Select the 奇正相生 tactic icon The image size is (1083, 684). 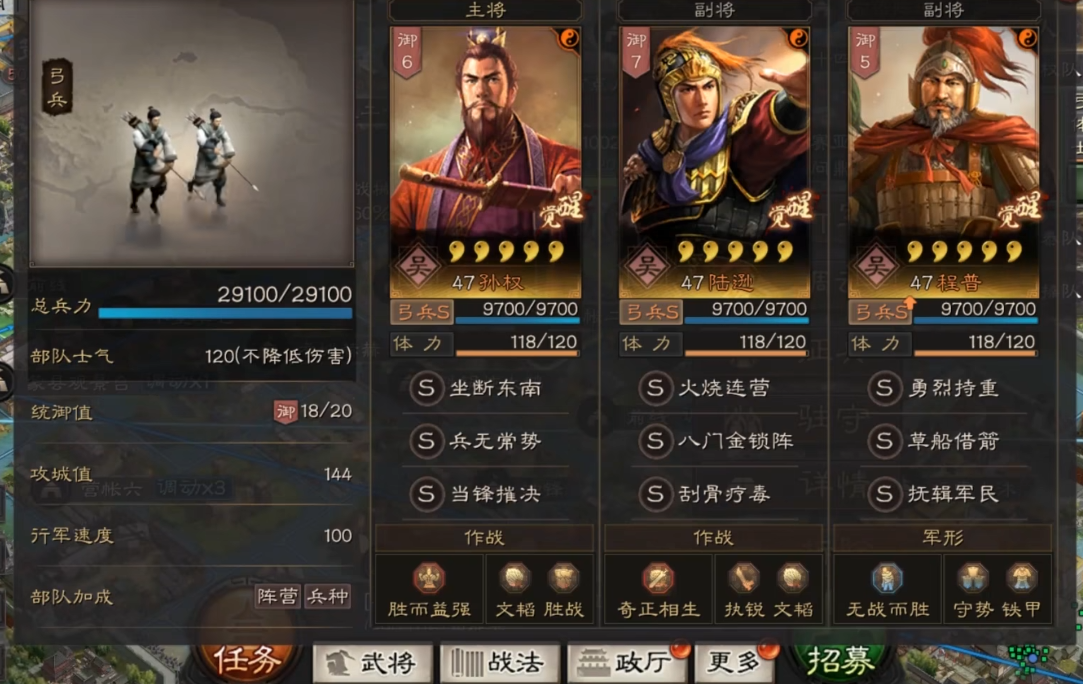(x=658, y=580)
